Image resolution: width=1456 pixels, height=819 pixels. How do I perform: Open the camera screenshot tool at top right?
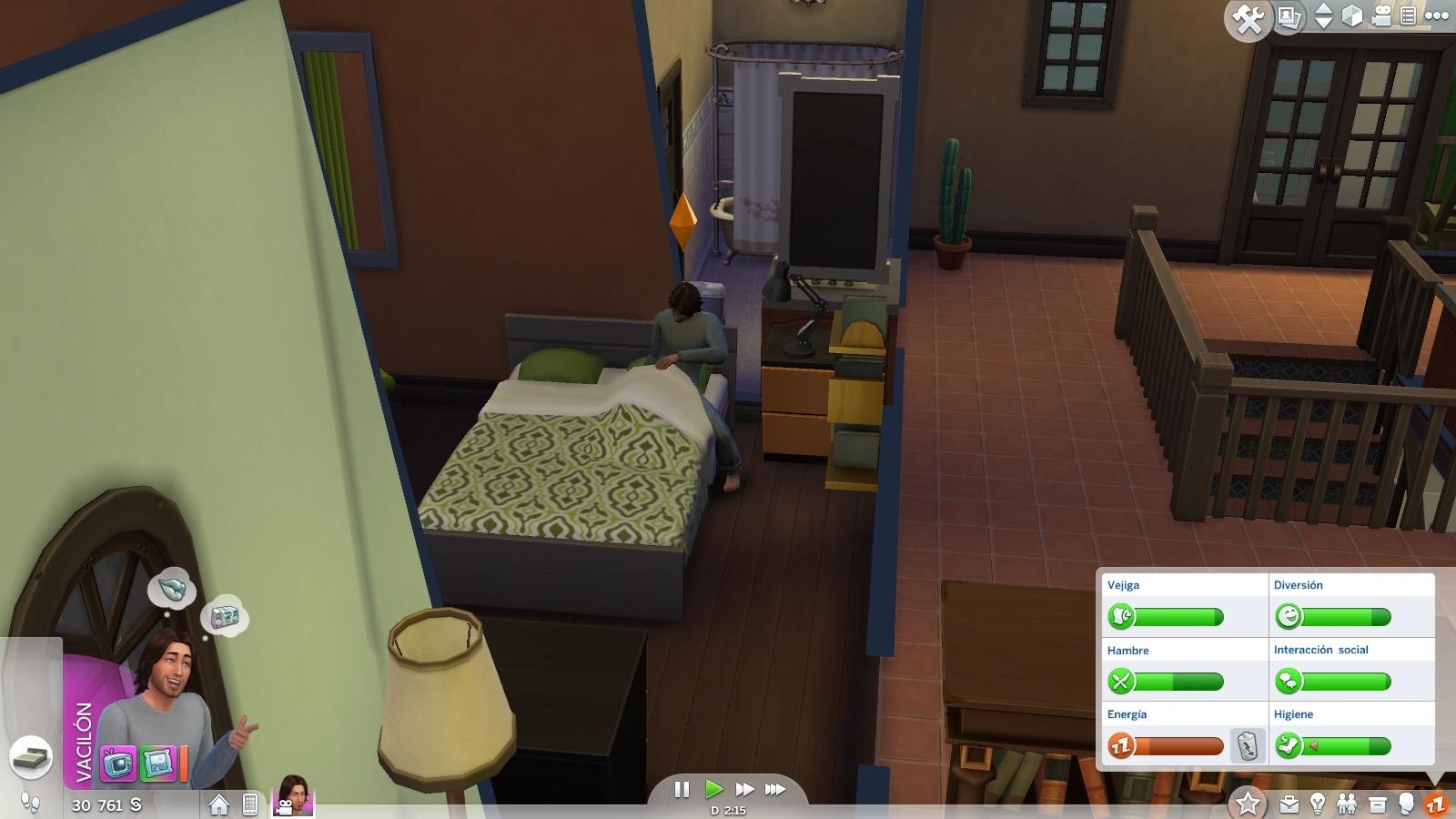[x=1290, y=15]
